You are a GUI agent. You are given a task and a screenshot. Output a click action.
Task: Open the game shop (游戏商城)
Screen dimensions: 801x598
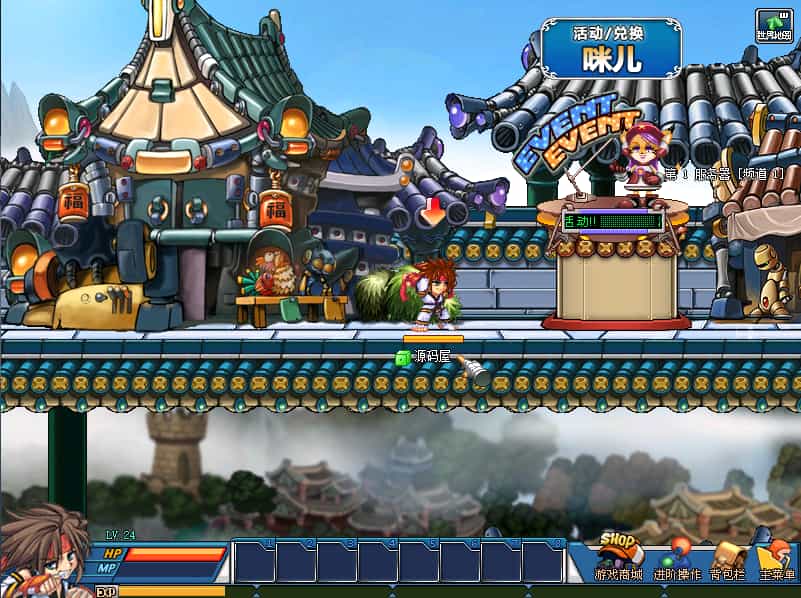(x=620, y=558)
